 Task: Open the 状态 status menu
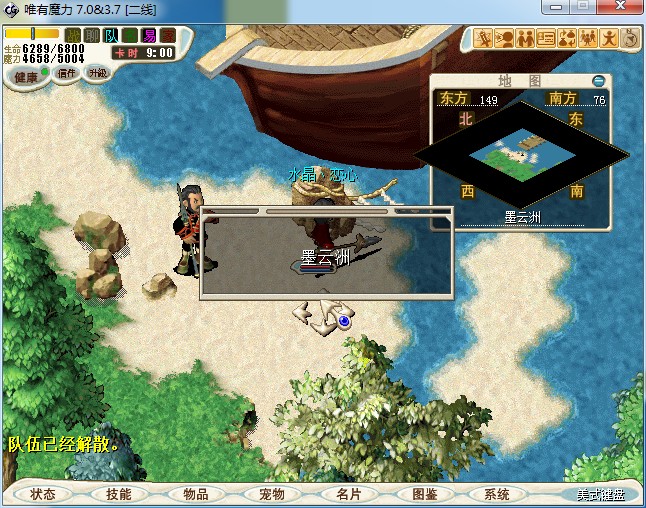pyautogui.click(x=43, y=494)
